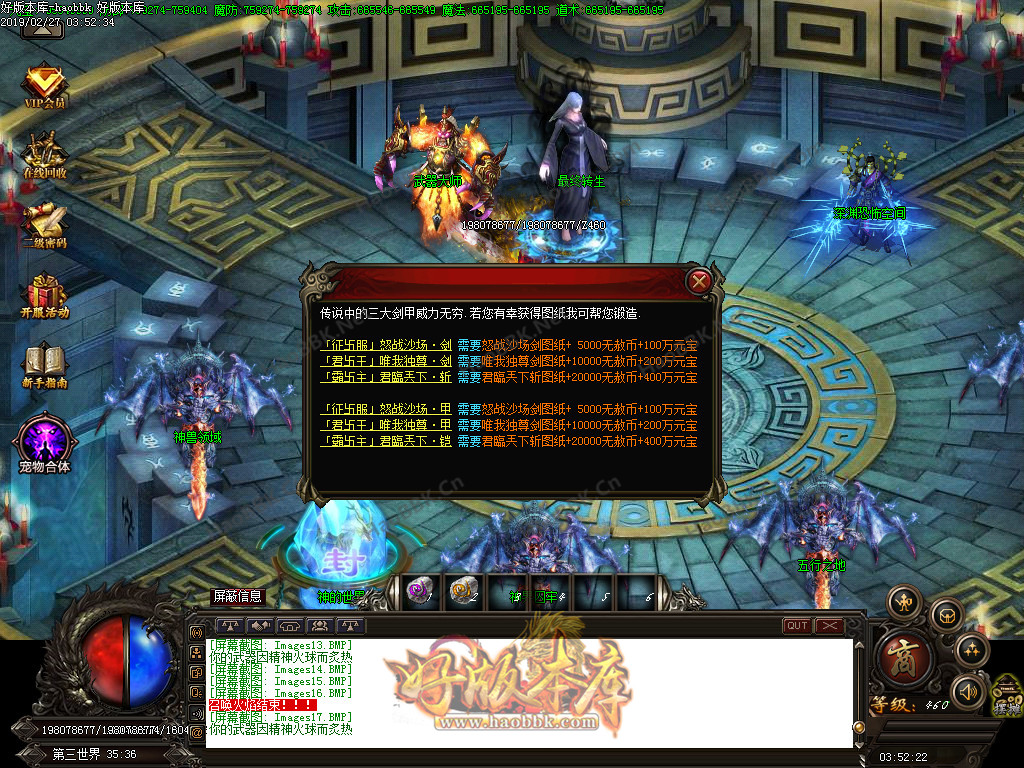Viewport: 1024px width, 768px height.
Task: Click the OUT button above the chat
Action: [797, 626]
